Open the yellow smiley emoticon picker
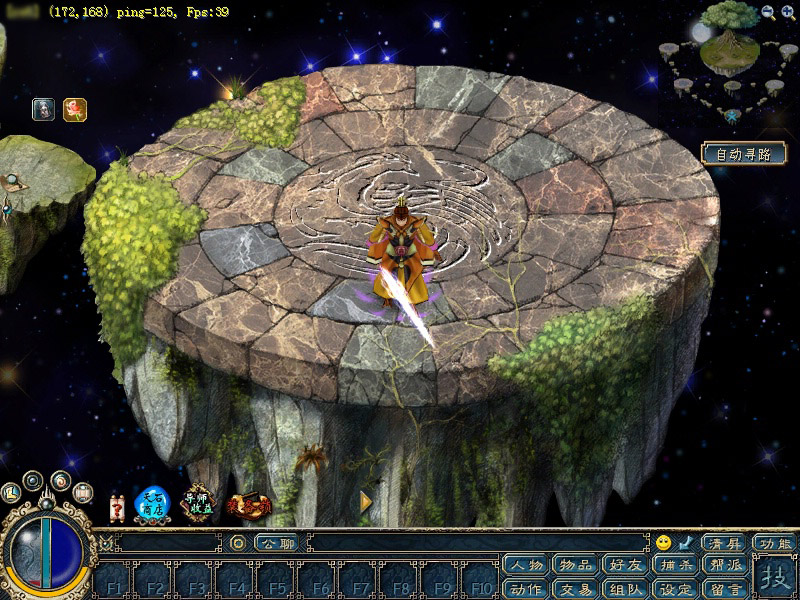The image size is (800, 600). coord(664,543)
